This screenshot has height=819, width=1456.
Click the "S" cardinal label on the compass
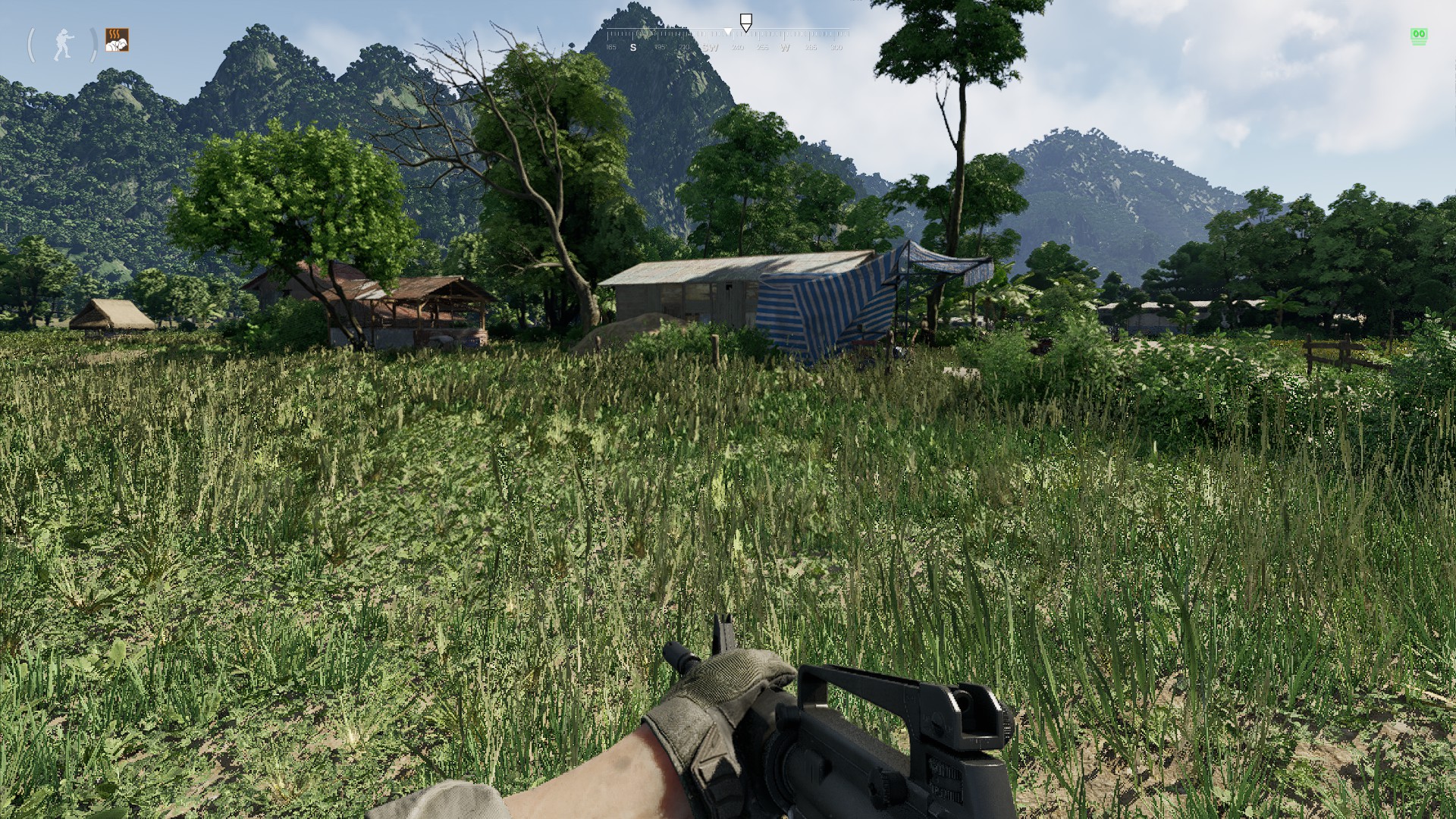click(x=633, y=47)
